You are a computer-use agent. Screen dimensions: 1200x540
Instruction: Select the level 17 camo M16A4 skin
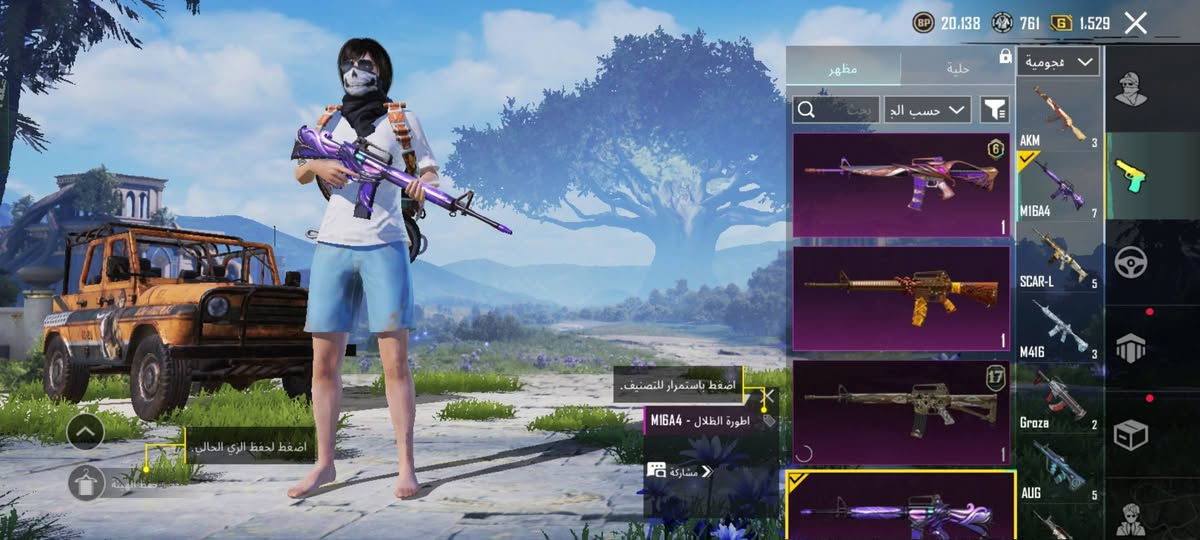click(x=901, y=412)
